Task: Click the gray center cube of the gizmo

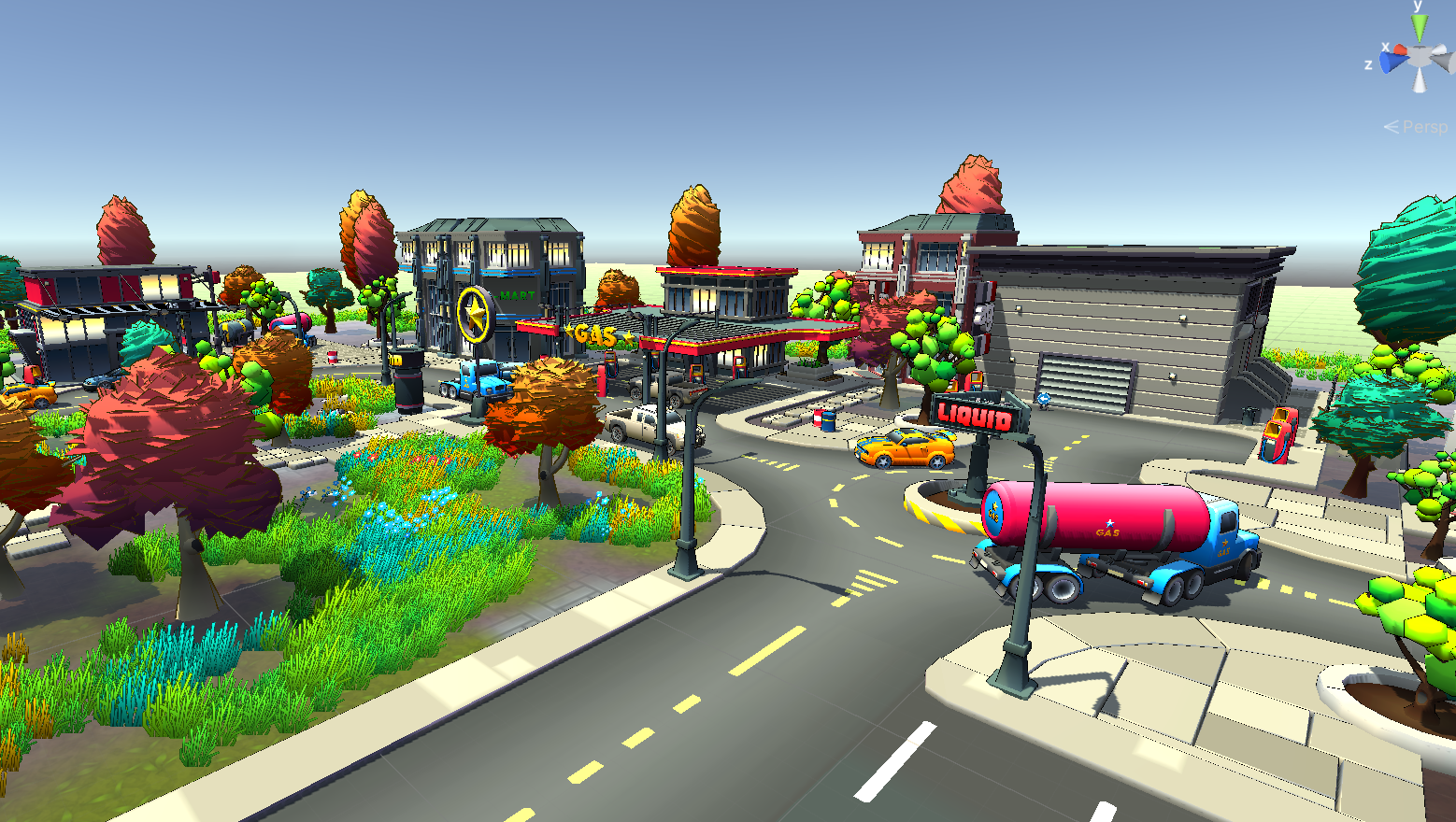Action: 1420,56
